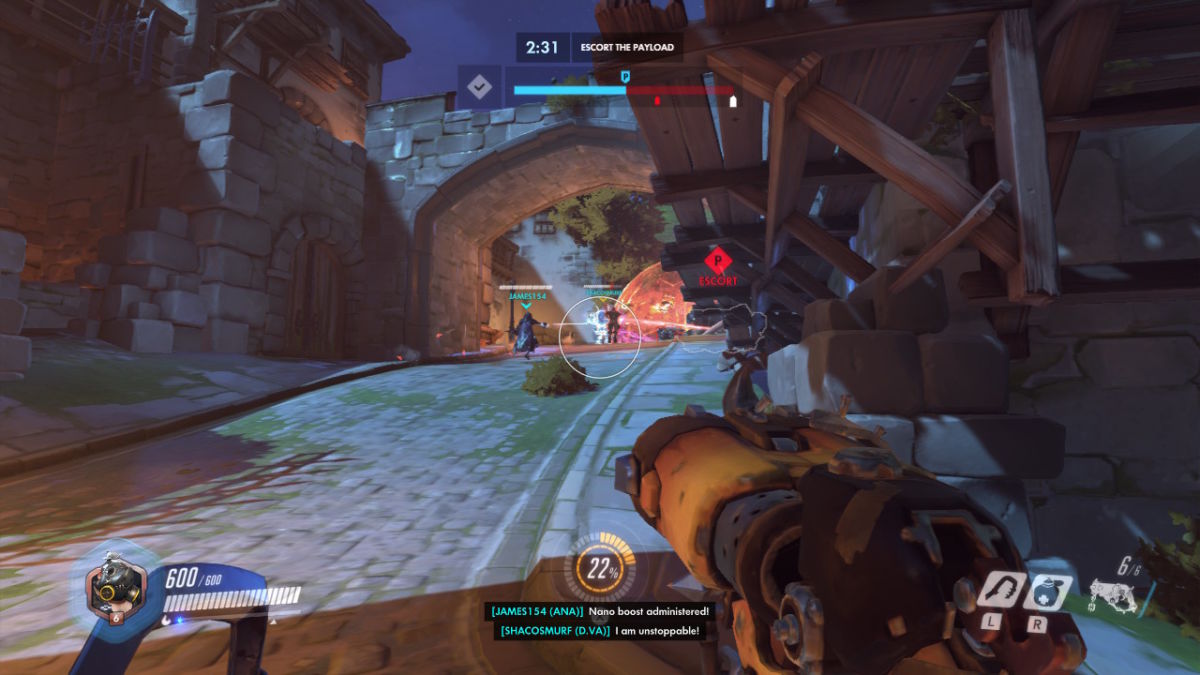Use the Take a Breather ability icon
Viewport: 1200px width, 675px height.
1047,591
